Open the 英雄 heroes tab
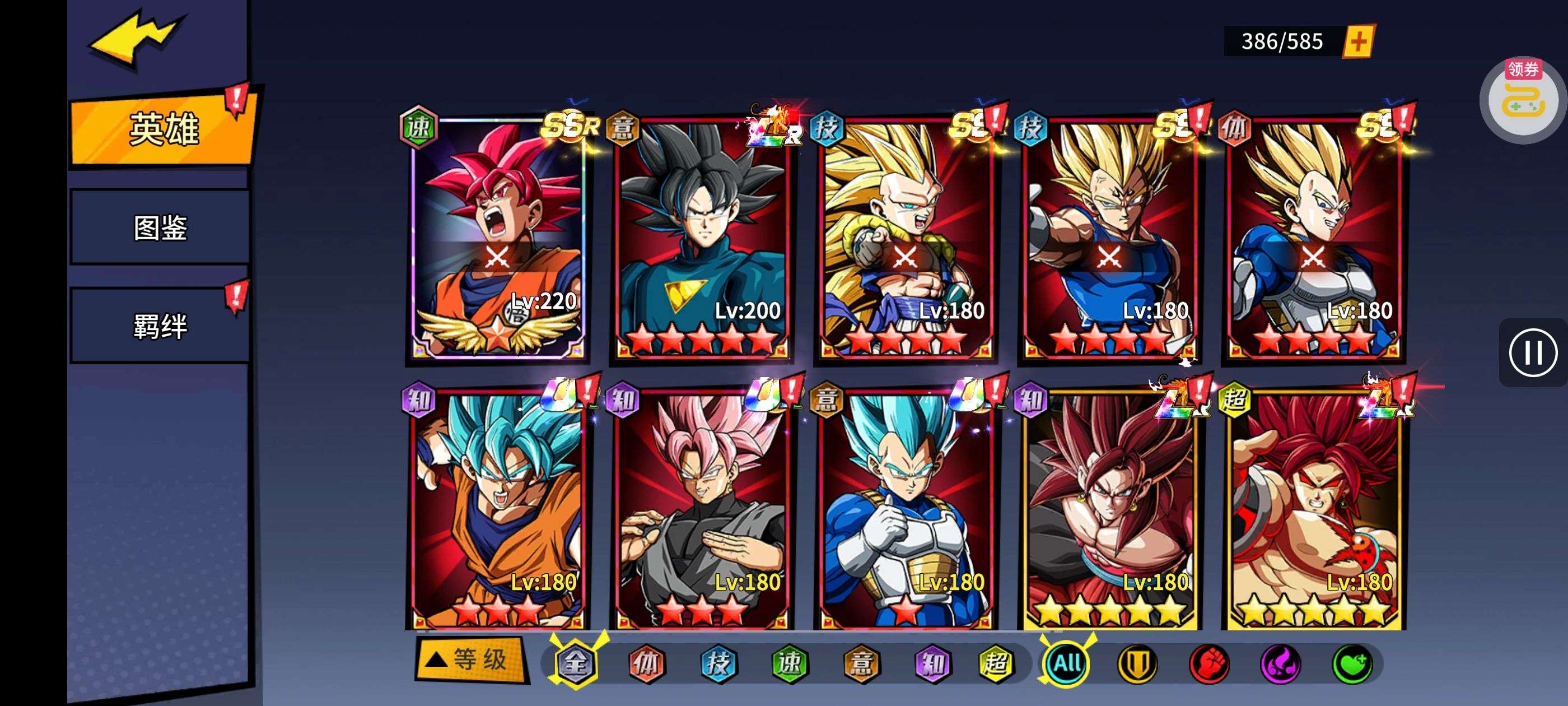 pyautogui.click(x=162, y=129)
